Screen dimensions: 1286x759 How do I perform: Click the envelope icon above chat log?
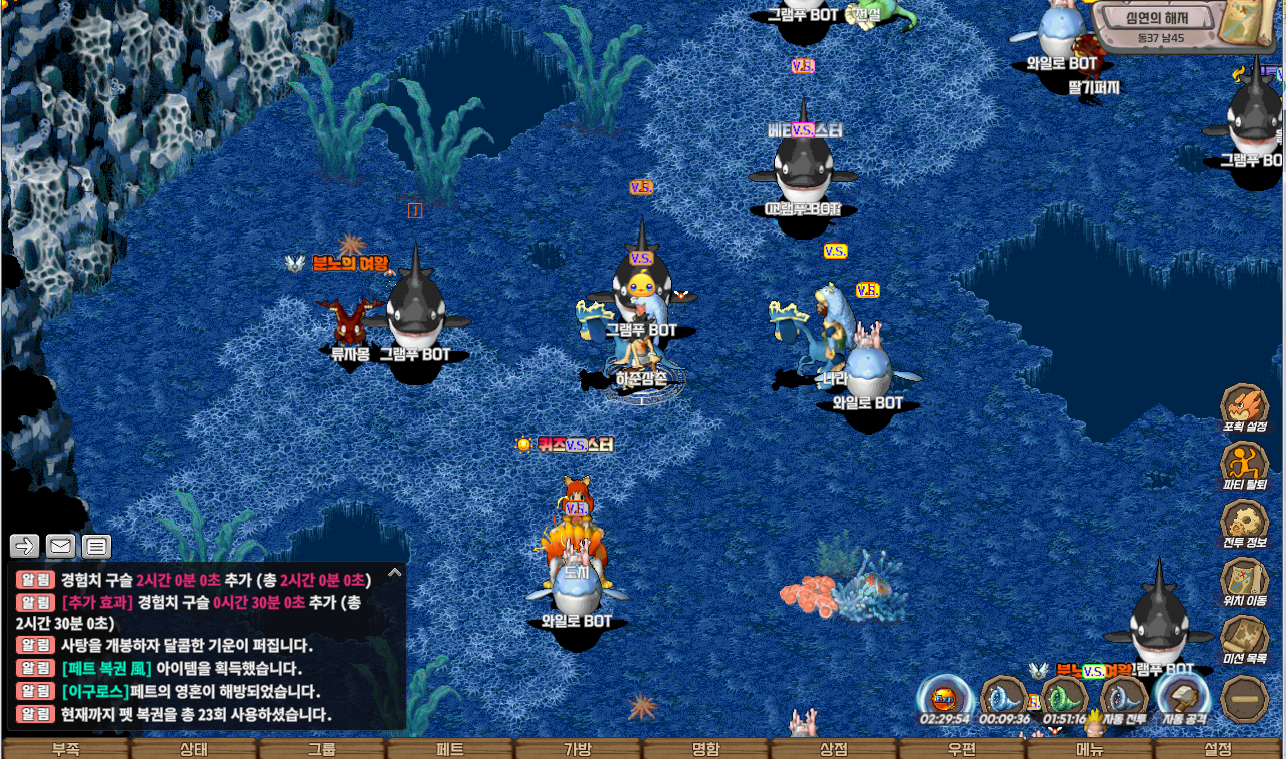[x=61, y=546]
